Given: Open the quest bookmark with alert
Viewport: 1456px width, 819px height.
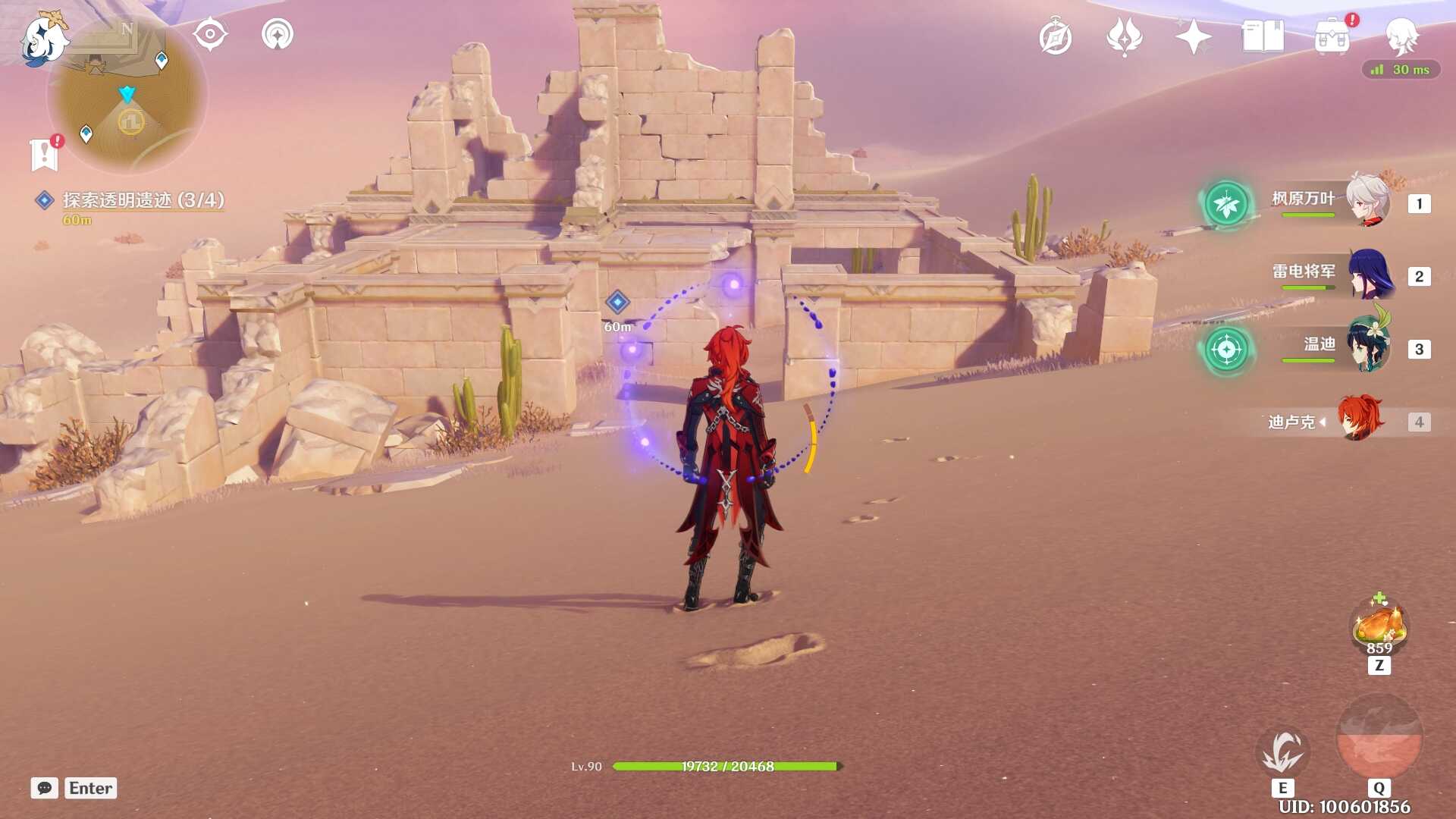Looking at the screenshot, I should pos(45,154).
